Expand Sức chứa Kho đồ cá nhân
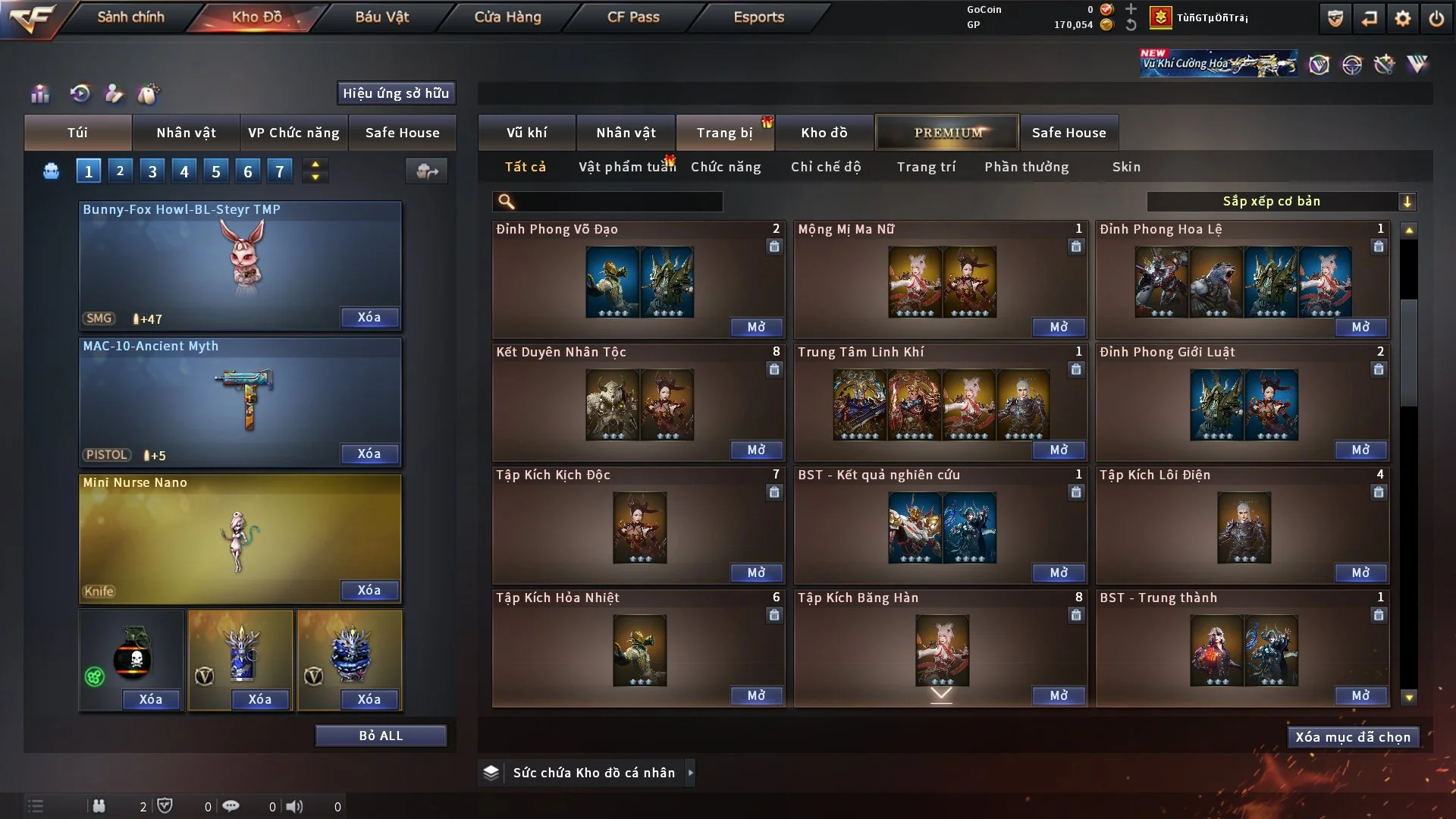 690,773
